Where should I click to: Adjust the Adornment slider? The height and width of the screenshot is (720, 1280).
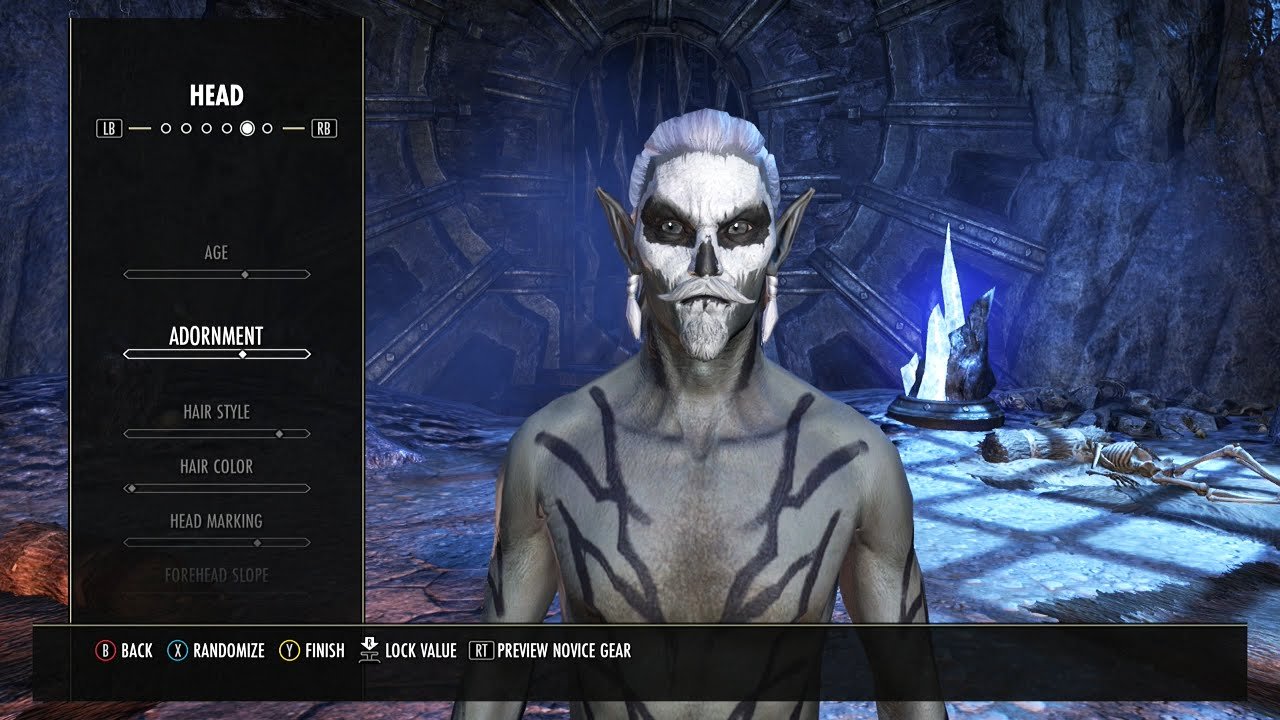tap(217, 354)
